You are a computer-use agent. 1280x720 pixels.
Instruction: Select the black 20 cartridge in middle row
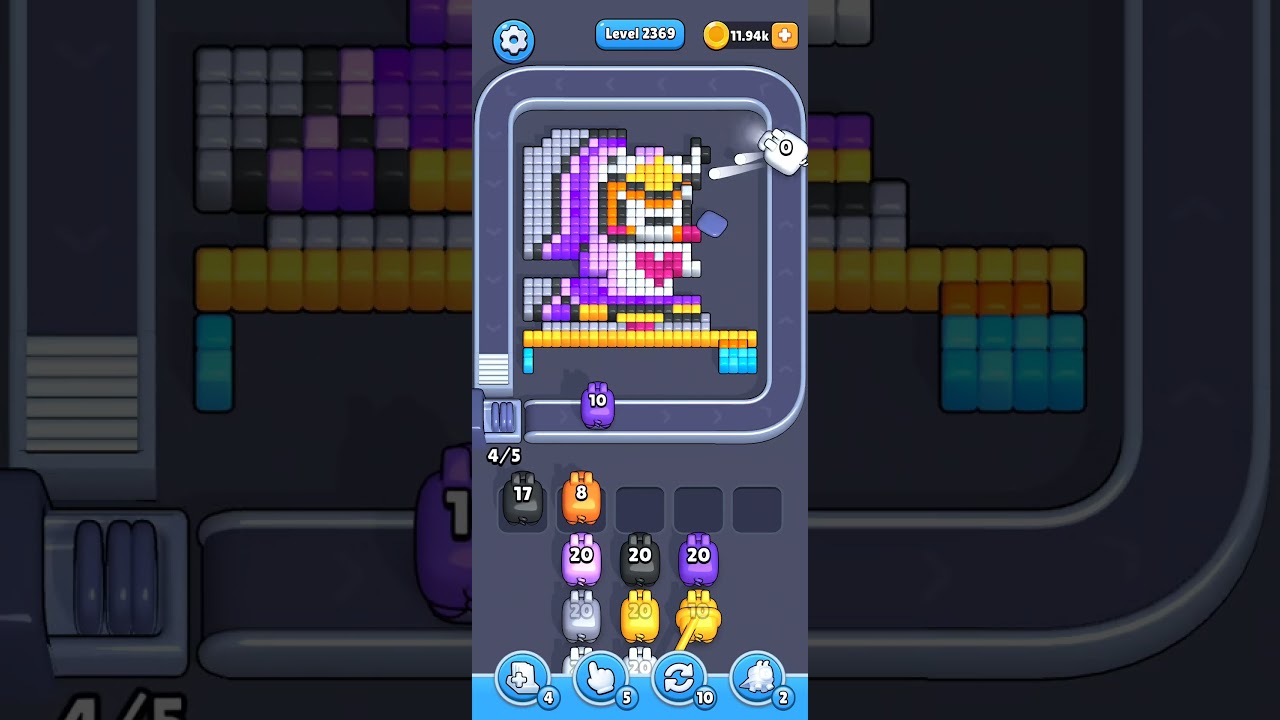tap(640, 557)
